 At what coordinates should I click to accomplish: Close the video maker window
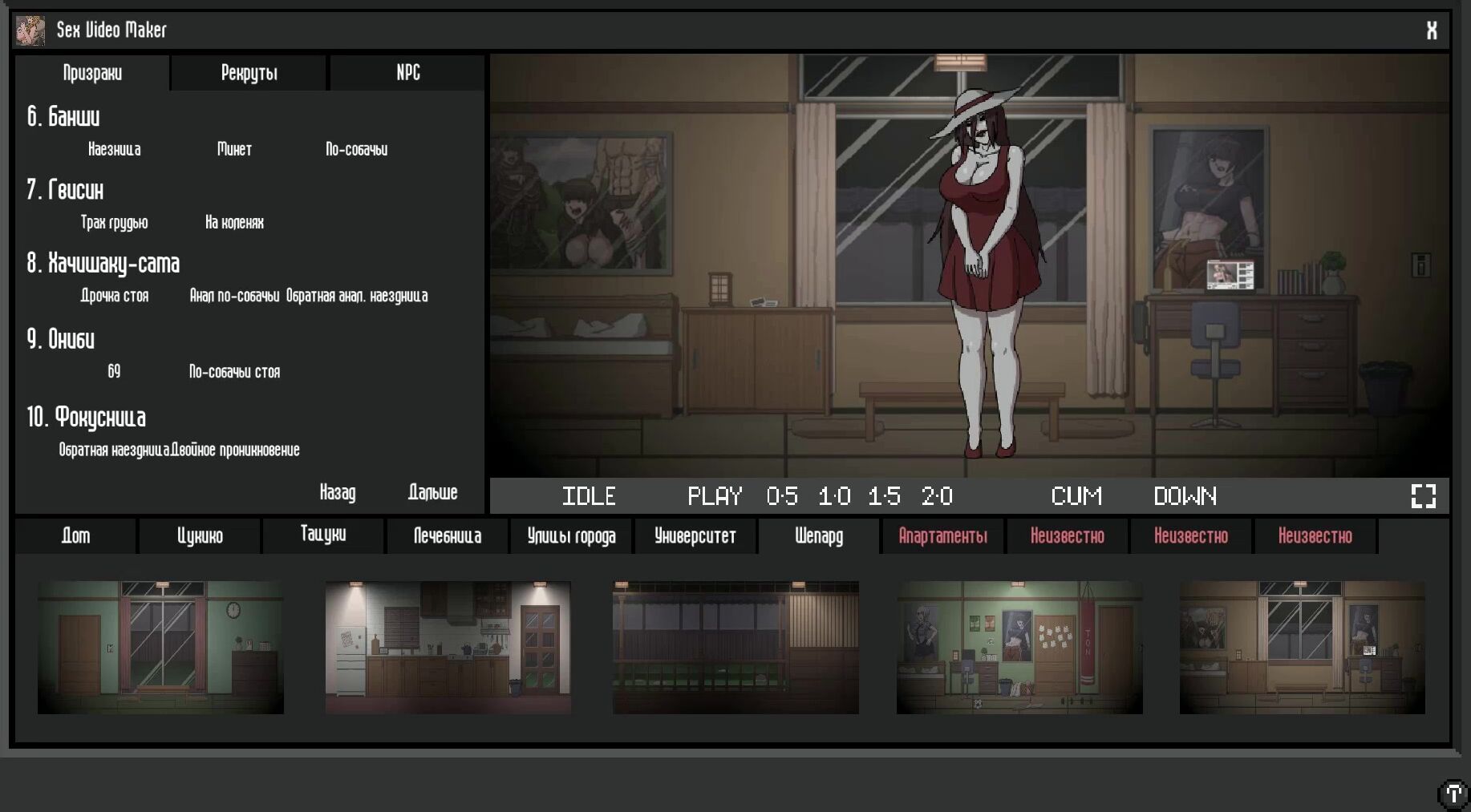pyautogui.click(x=1431, y=30)
